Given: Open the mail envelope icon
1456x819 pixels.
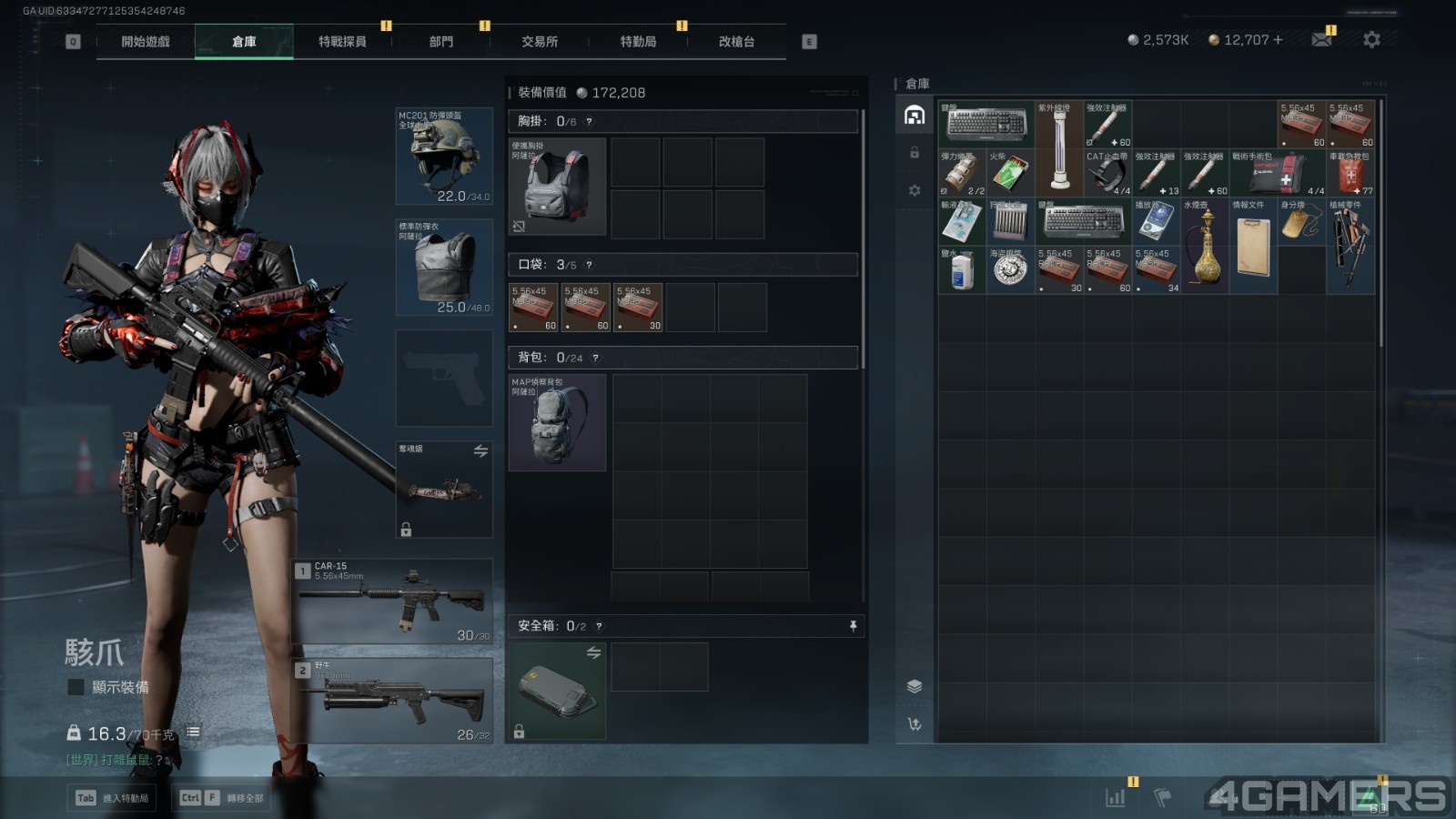Looking at the screenshot, I should point(1321,40).
